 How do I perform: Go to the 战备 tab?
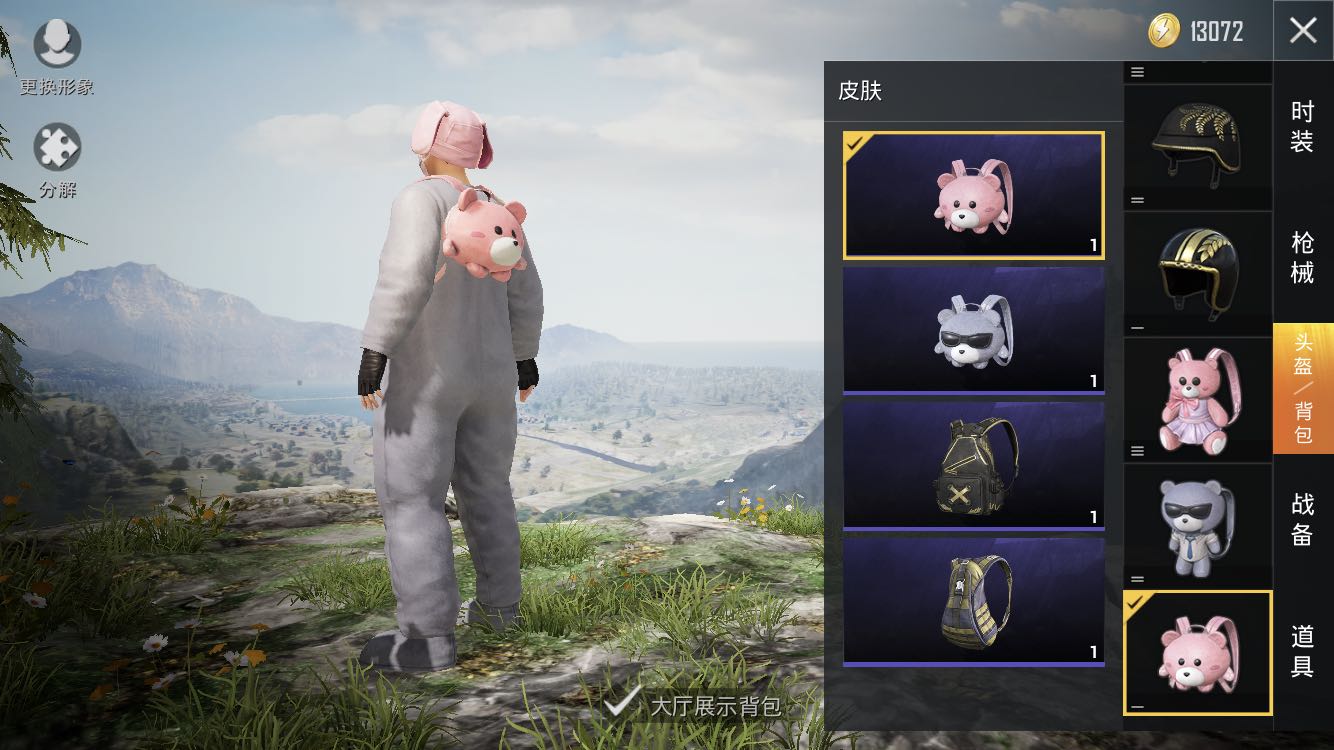click(1302, 519)
